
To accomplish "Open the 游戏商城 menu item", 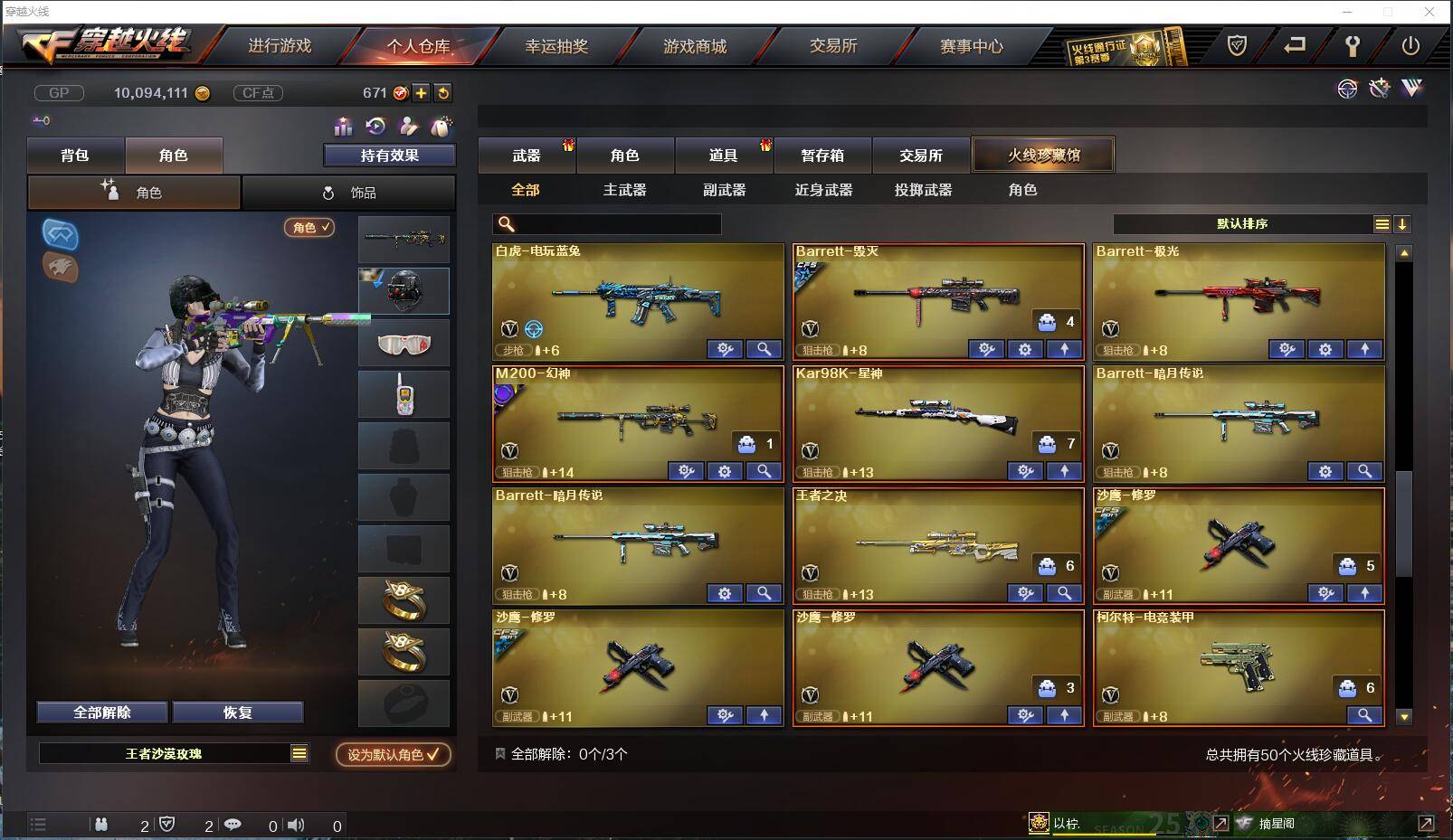I will coord(697,45).
